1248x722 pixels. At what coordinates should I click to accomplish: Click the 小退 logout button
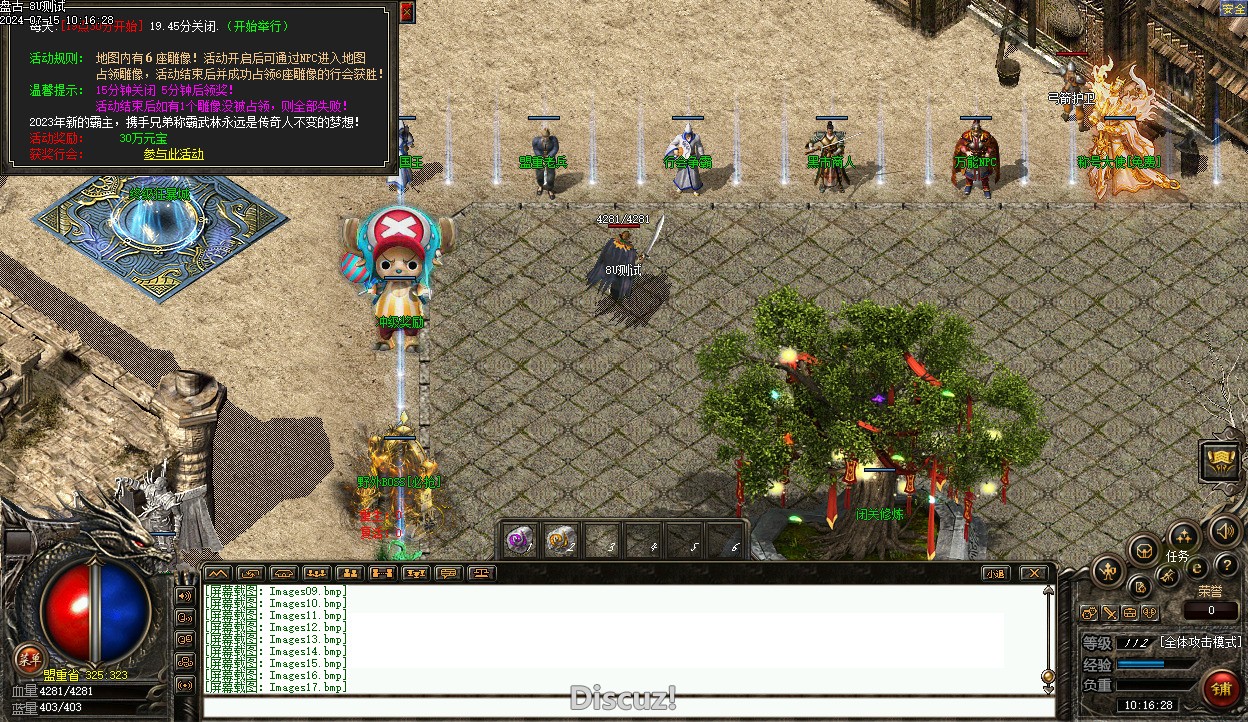994,573
